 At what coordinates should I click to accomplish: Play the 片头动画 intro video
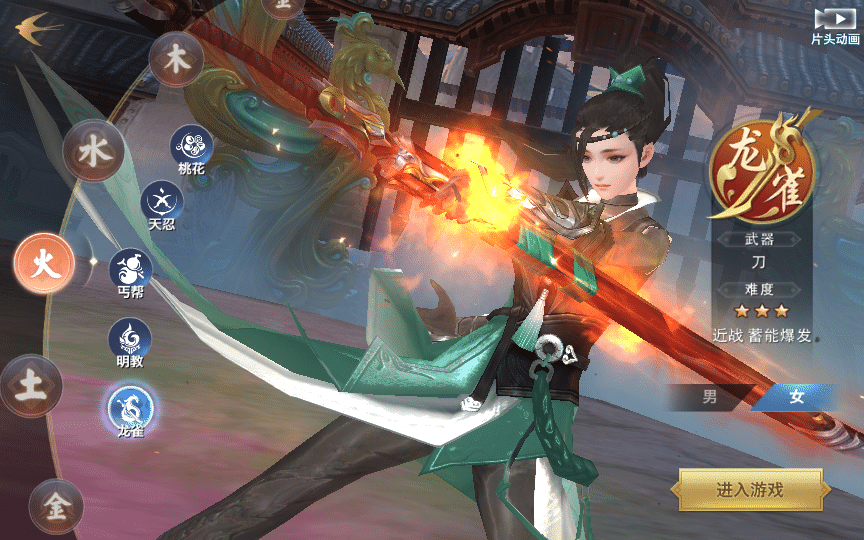(x=834, y=20)
